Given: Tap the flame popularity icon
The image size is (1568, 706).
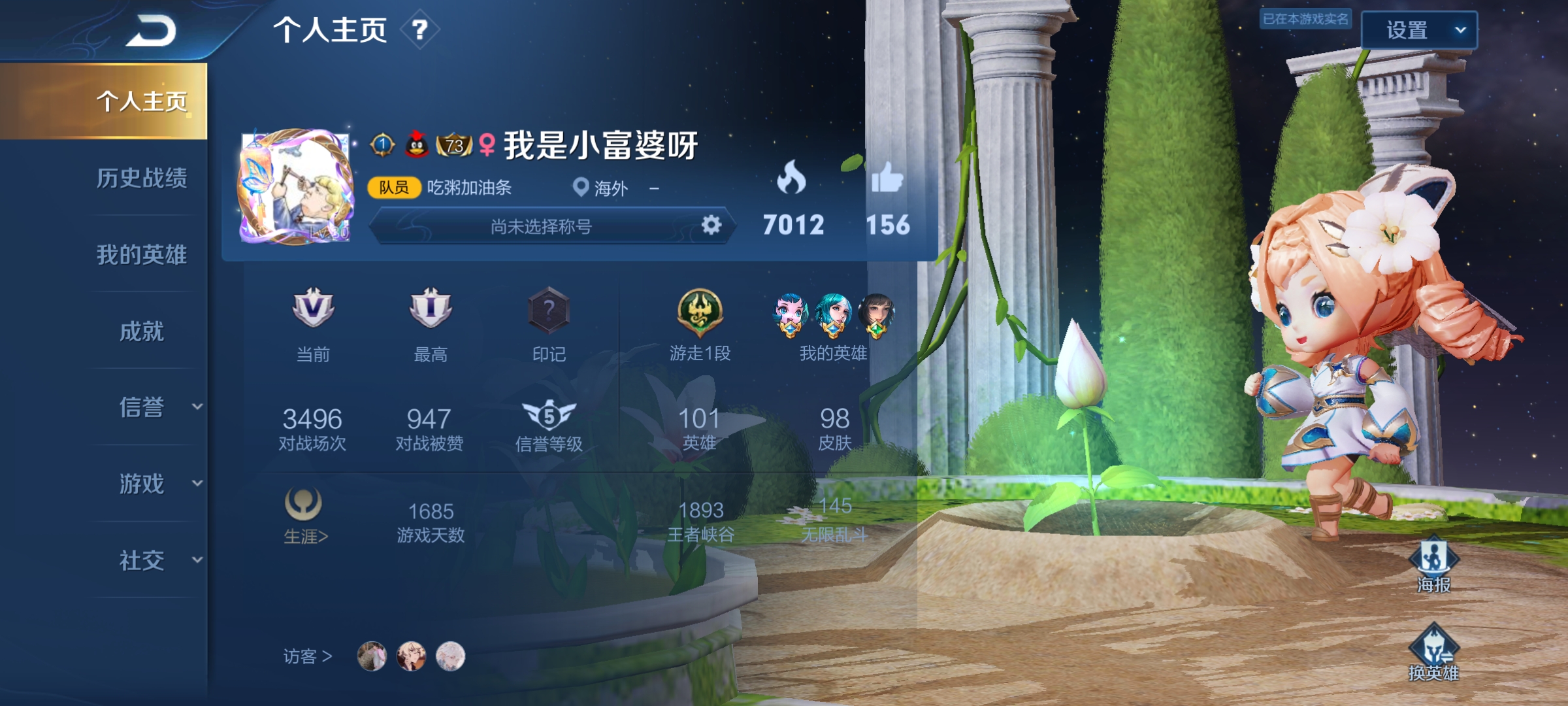Looking at the screenshot, I should pyautogui.click(x=792, y=178).
